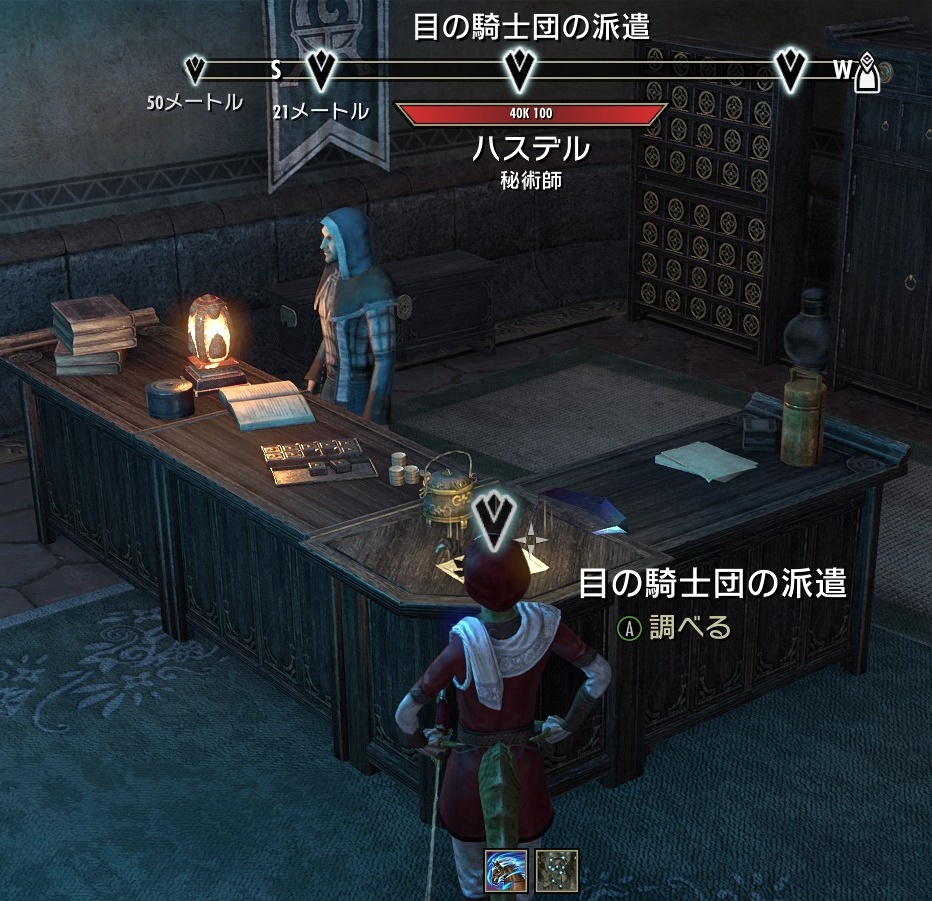Select the horse speed buff icon
Image resolution: width=932 pixels, height=901 pixels.
505,871
